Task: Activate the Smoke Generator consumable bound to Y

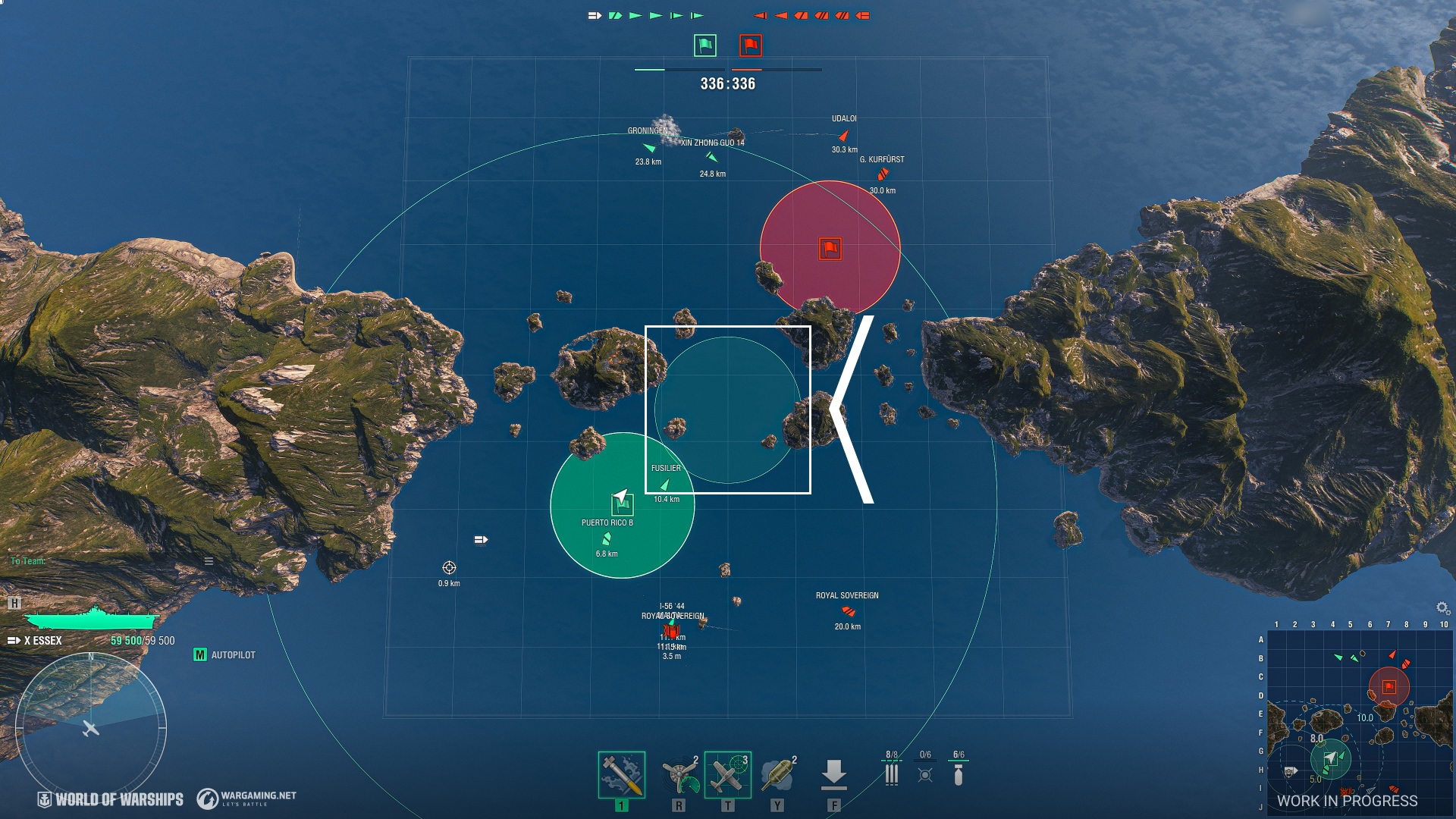Action: click(x=777, y=773)
